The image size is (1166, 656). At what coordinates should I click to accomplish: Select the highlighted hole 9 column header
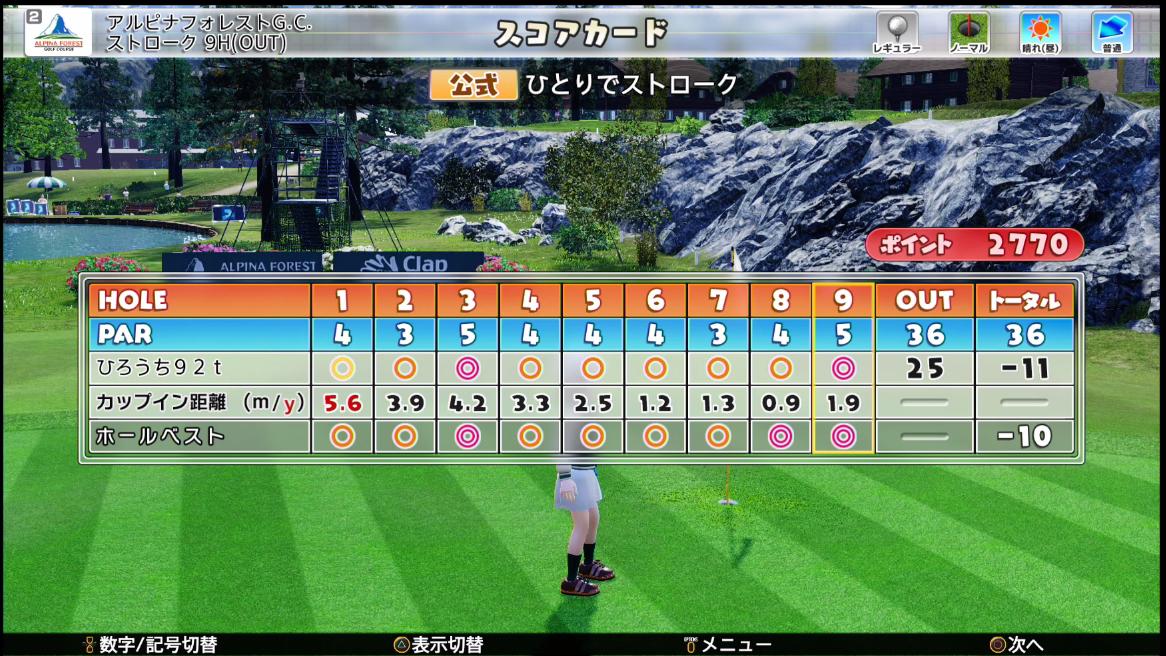(843, 300)
